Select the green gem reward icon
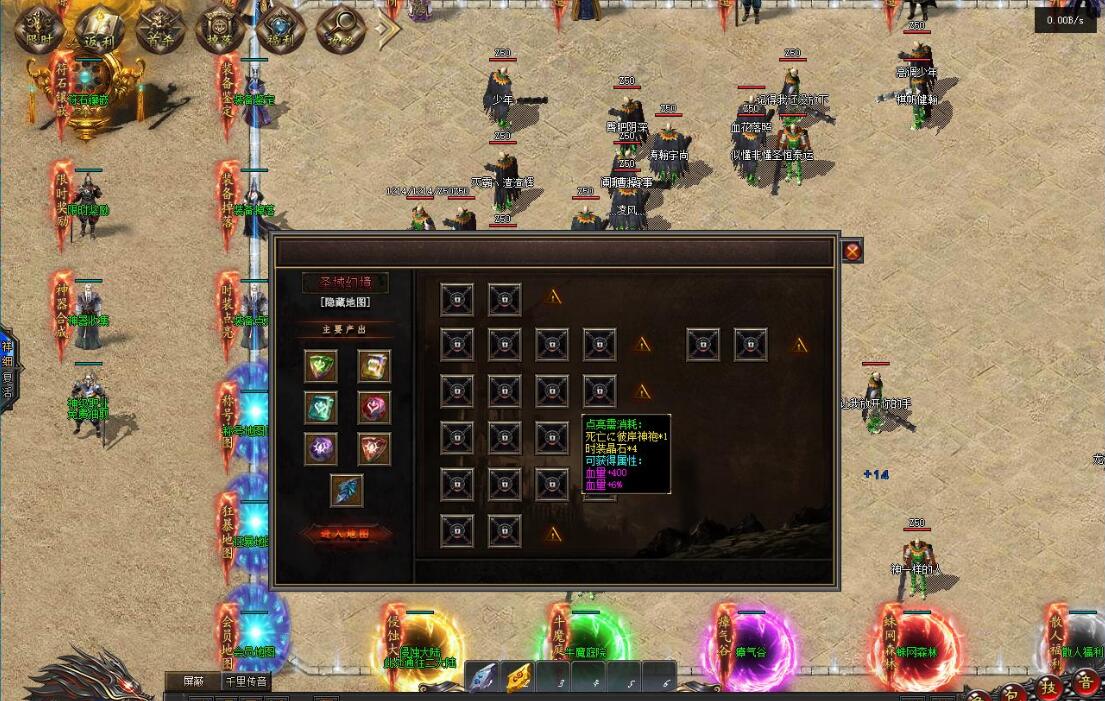1105x701 pixels. coord(321,365)
